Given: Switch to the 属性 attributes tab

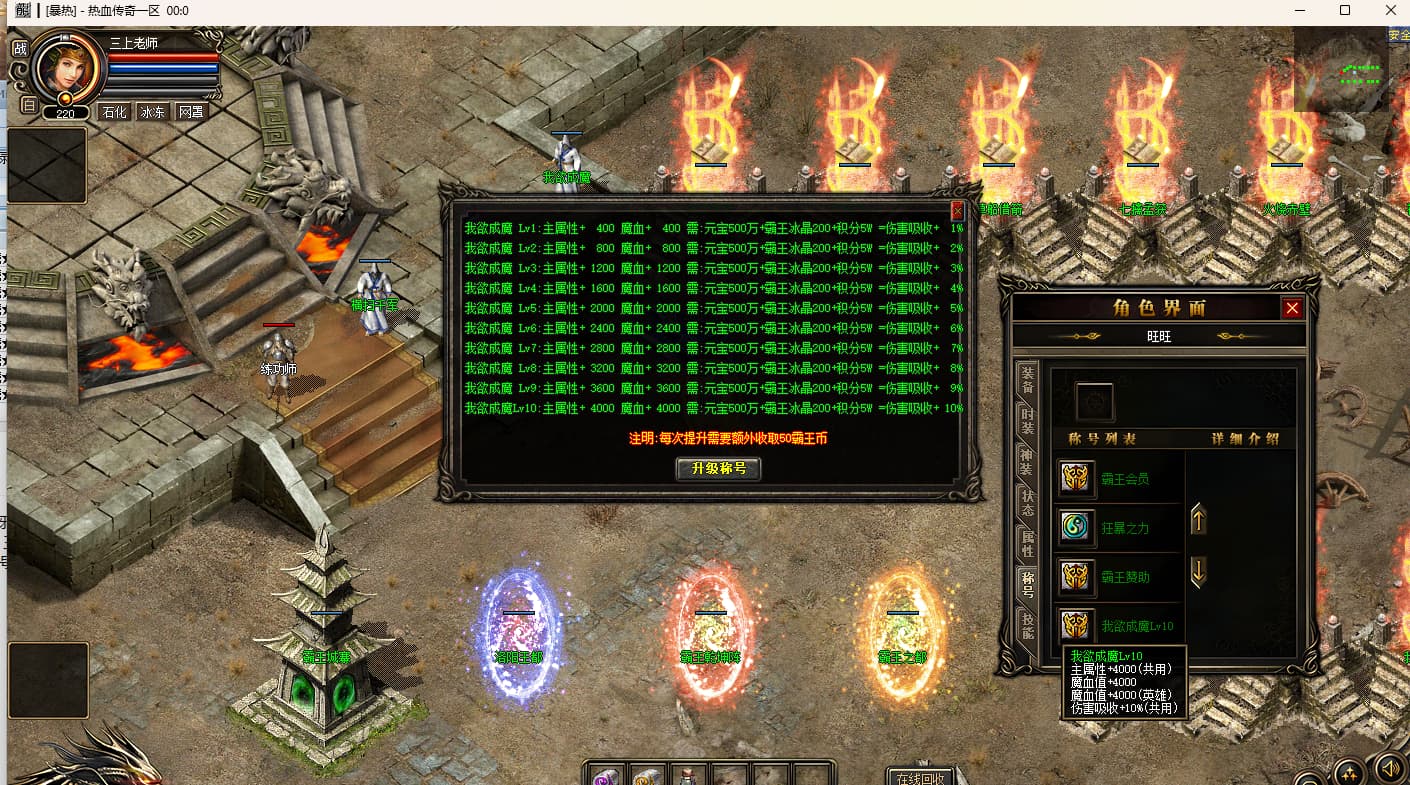Looking at the screenshot, I should tap(1027, 544).
